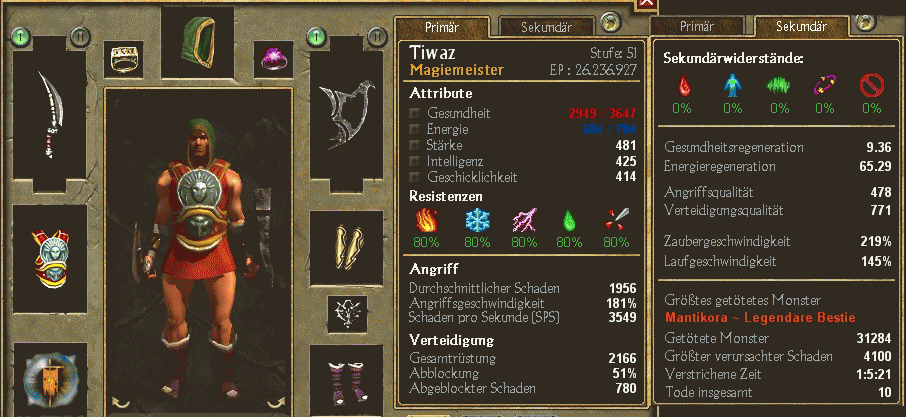Viewport: 906px width, 417px height.
Task: Rotate character using the right curved arrow
Action: [x=275, y=402]
